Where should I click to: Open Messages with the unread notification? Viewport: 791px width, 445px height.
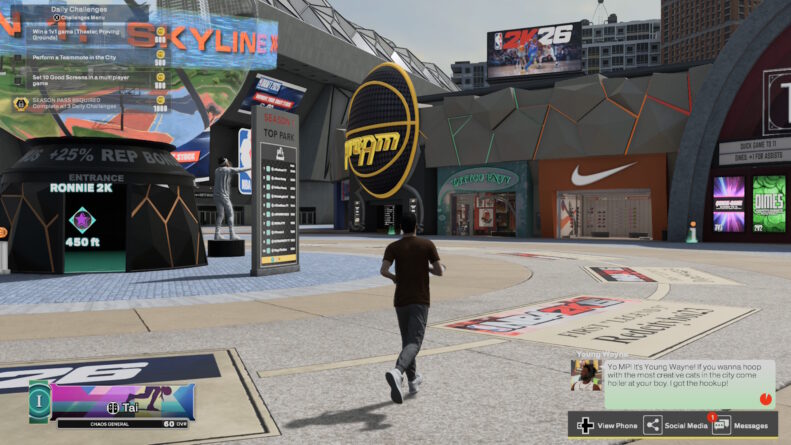(722, 425)
